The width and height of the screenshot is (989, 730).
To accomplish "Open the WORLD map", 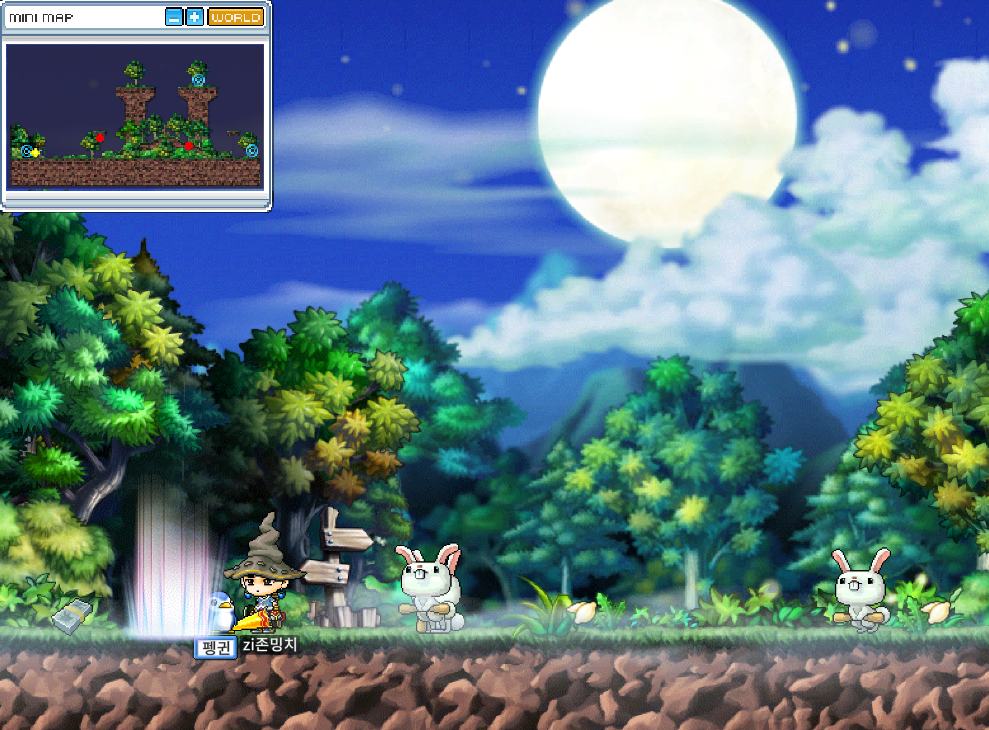I will (x=236, y=17).
